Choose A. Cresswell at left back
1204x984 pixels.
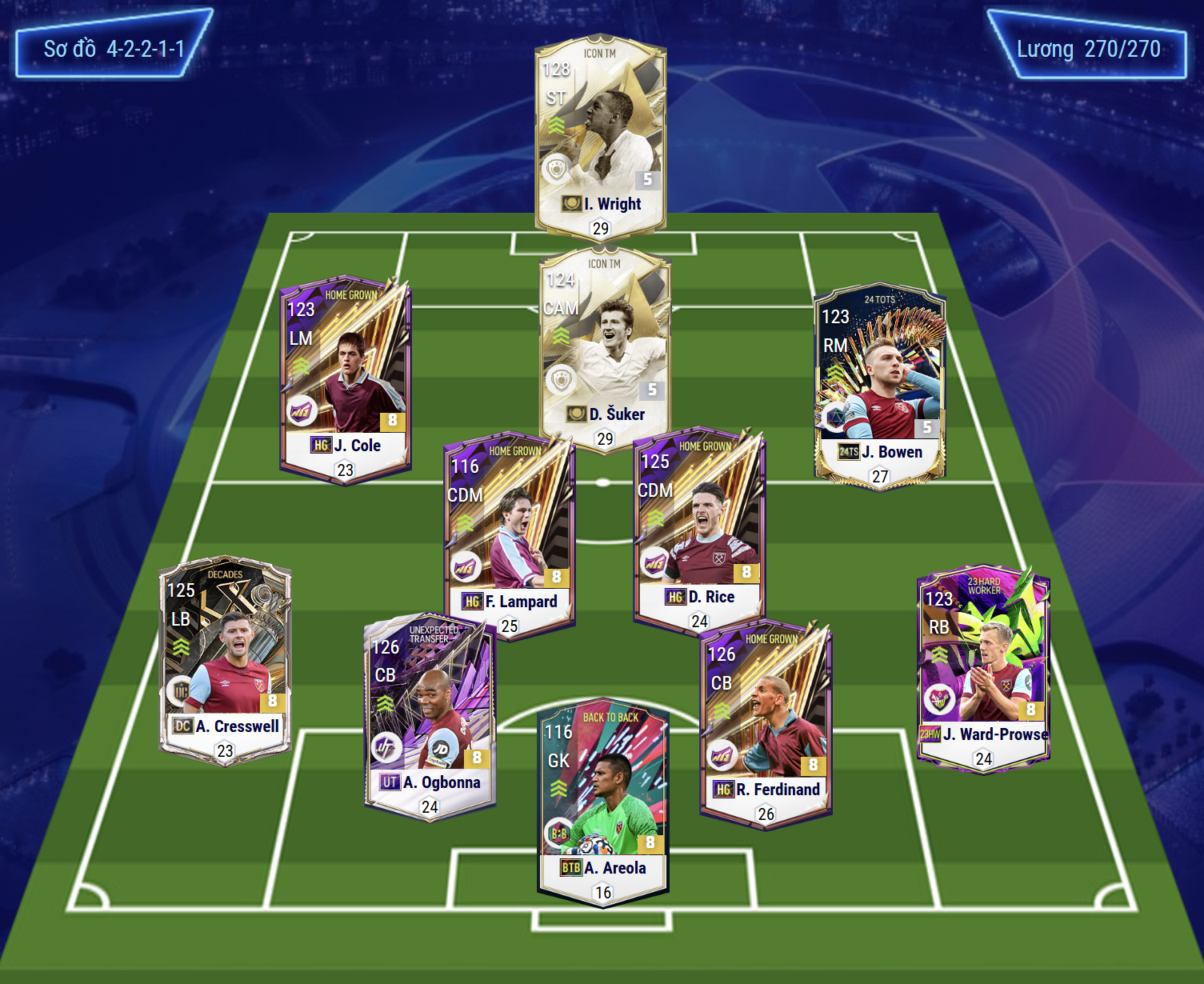point(225,658)
